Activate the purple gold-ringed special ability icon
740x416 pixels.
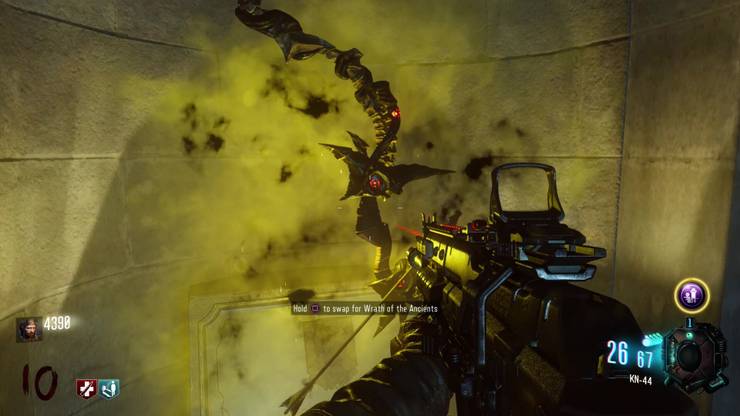pyautogui.click(x=691, y=296)
